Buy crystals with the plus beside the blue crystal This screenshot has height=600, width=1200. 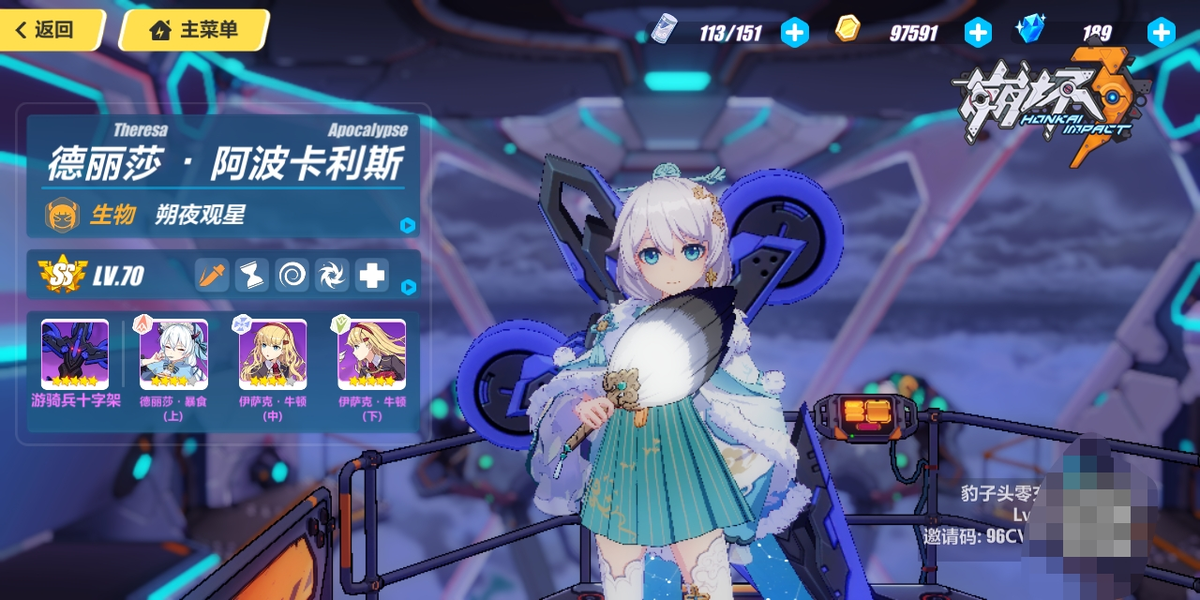1160,33
